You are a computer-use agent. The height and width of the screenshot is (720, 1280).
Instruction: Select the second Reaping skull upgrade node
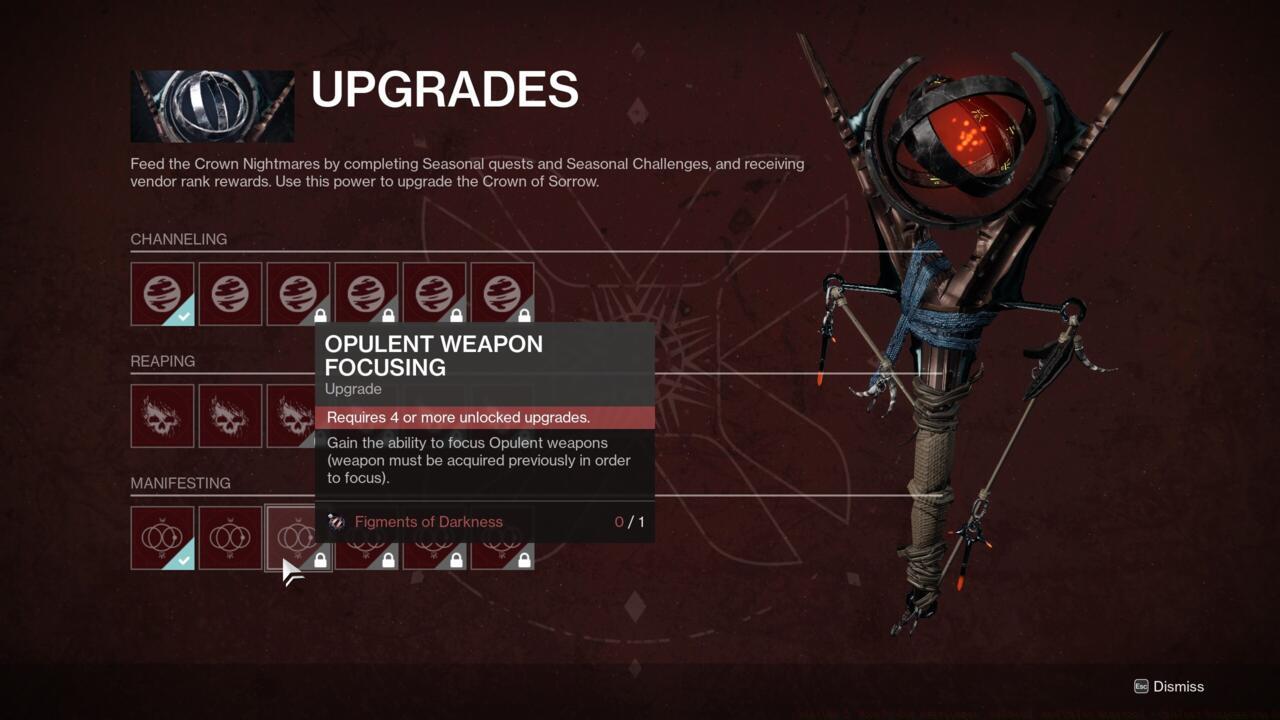[x=230, y=415]
